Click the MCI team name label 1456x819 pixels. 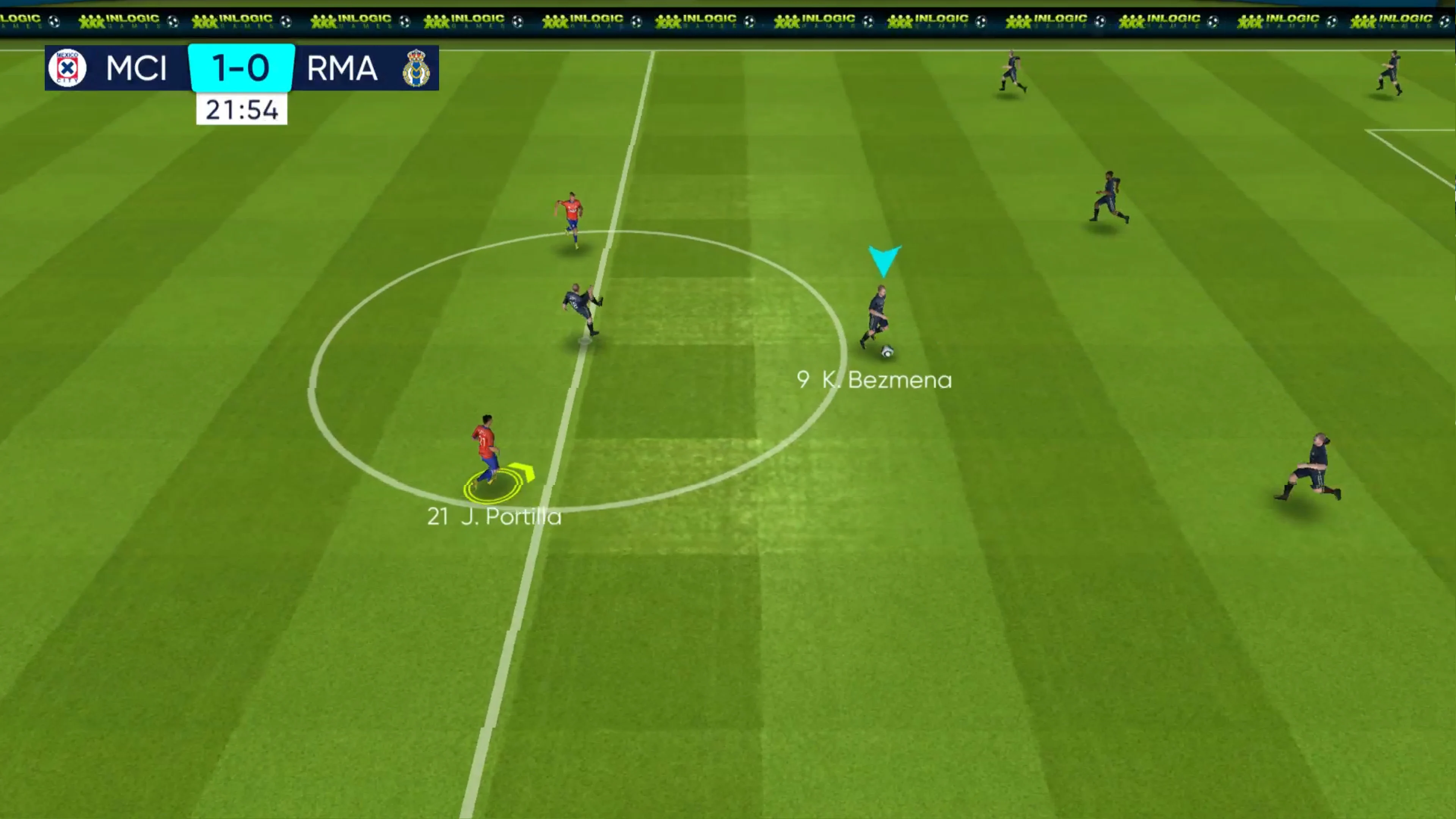tap(136, 68)
